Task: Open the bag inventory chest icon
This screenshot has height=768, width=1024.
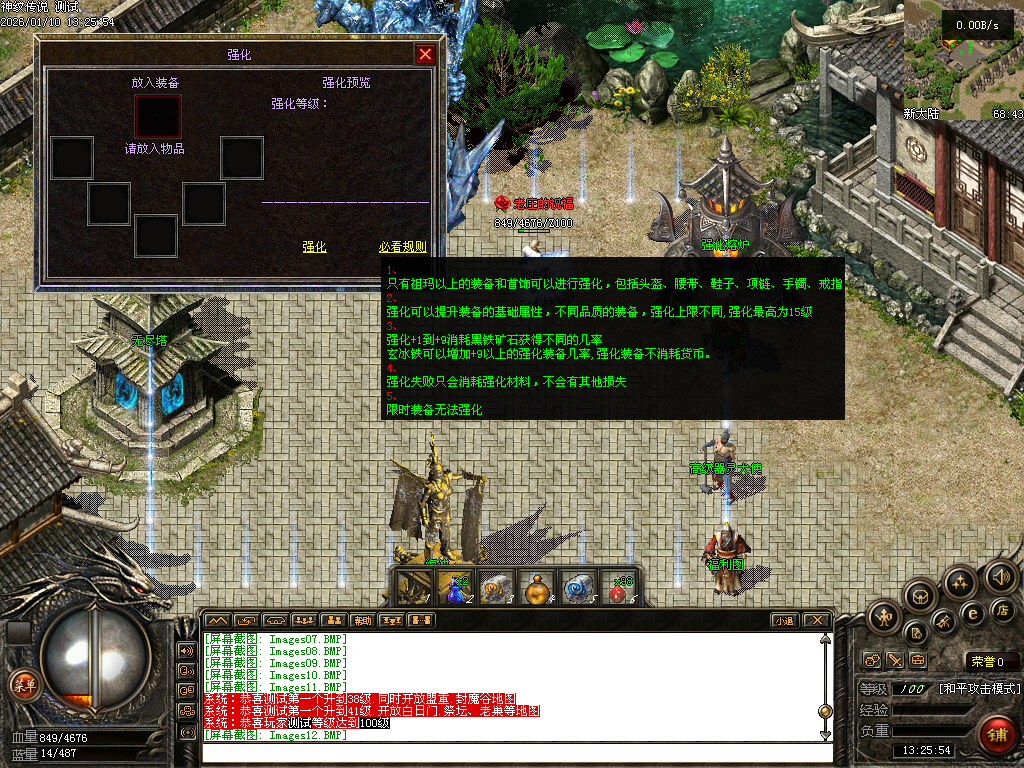Action: pyautogui.click(x=921, y=597)
